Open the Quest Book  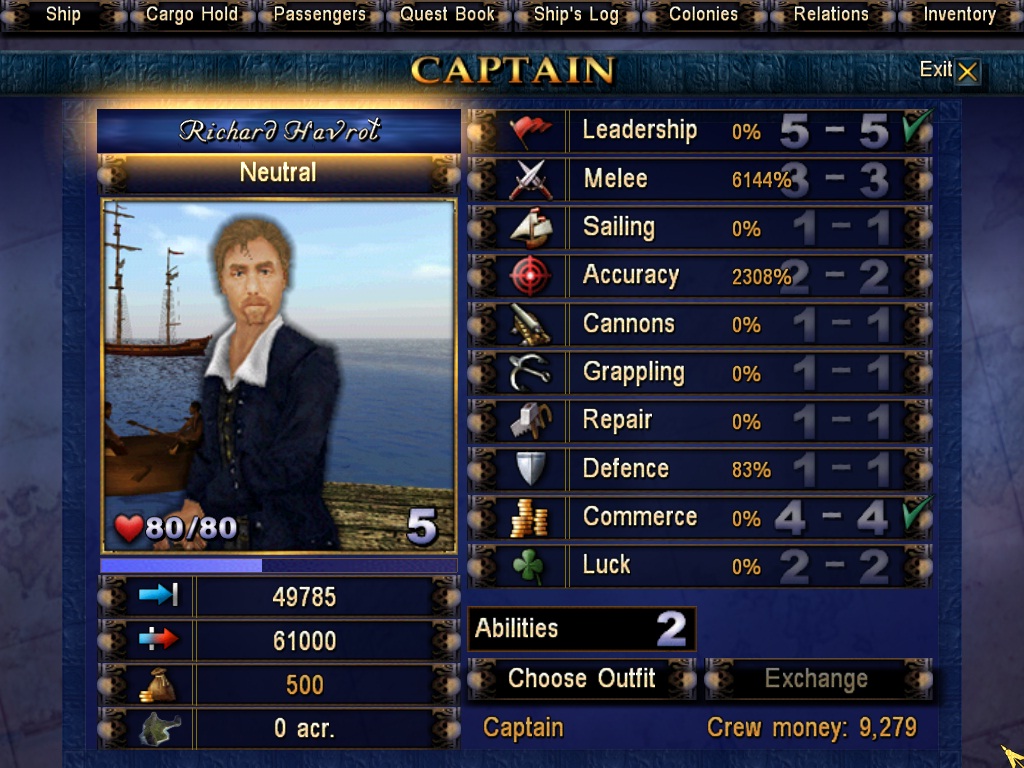(447, 15)
